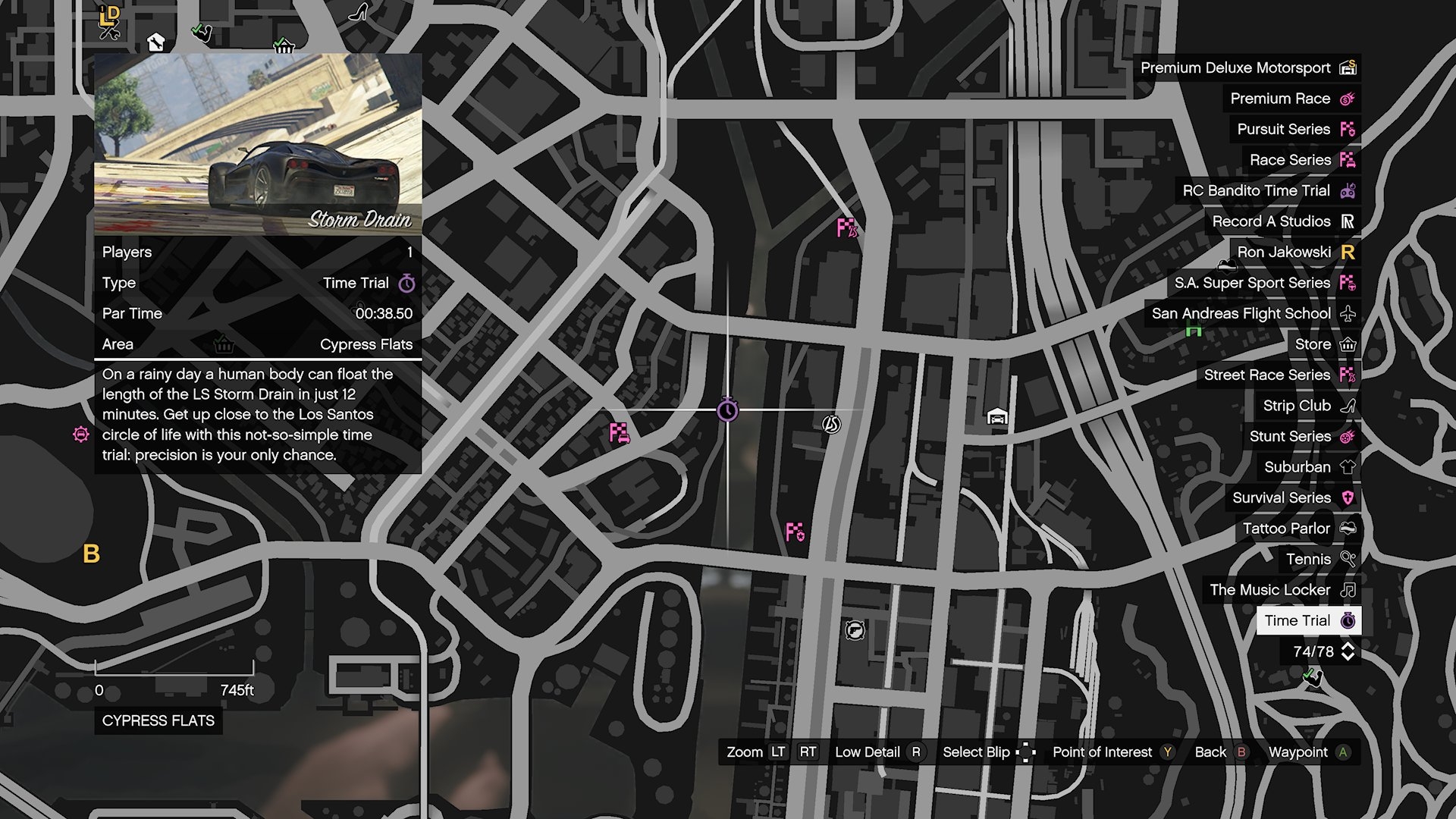Select RC Bandito Time Trial entry
The height and width of the screenshot is (819, 1456).
click(x=1267, y=191)
